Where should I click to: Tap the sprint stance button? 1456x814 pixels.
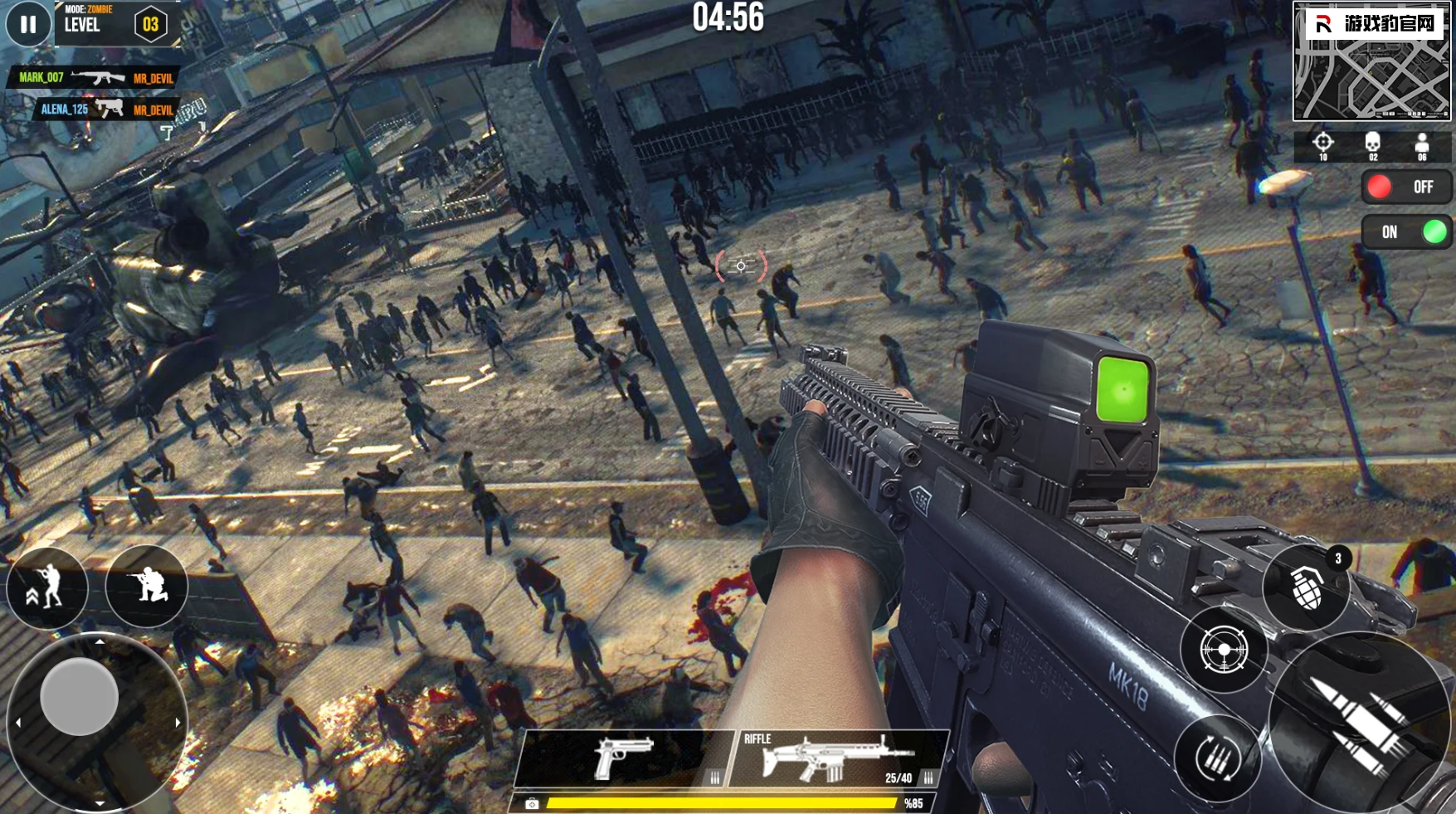[46, 587]
